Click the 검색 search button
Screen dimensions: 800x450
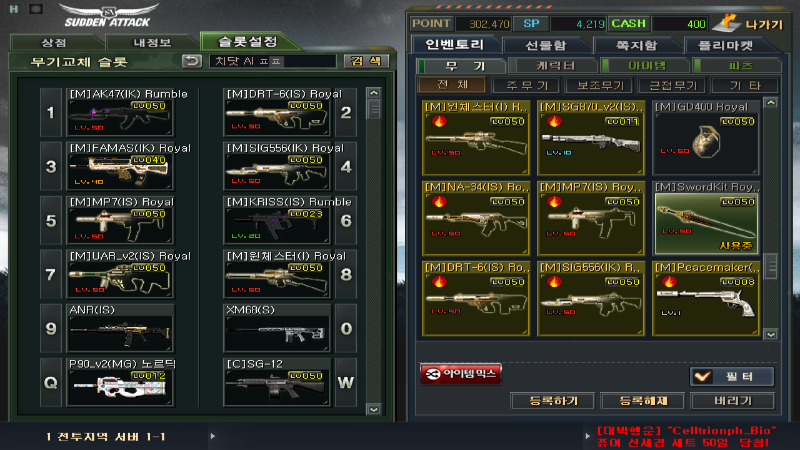[x=366, y=61]
